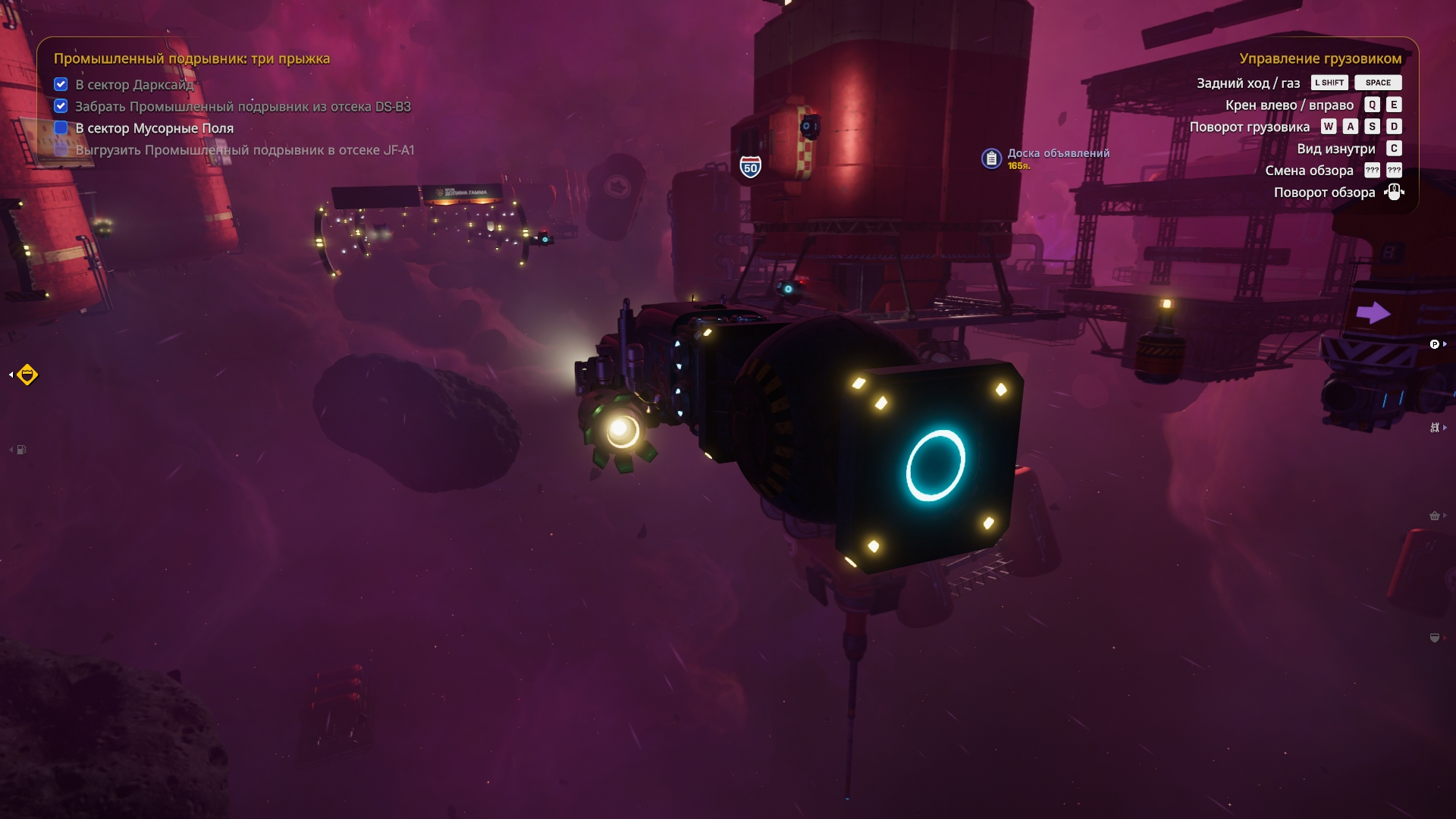Screen dimensions: 1456x819
Task: Toggle the "В сектор Мусорные Поля" objective checkbox
Action: click(61, 128)
